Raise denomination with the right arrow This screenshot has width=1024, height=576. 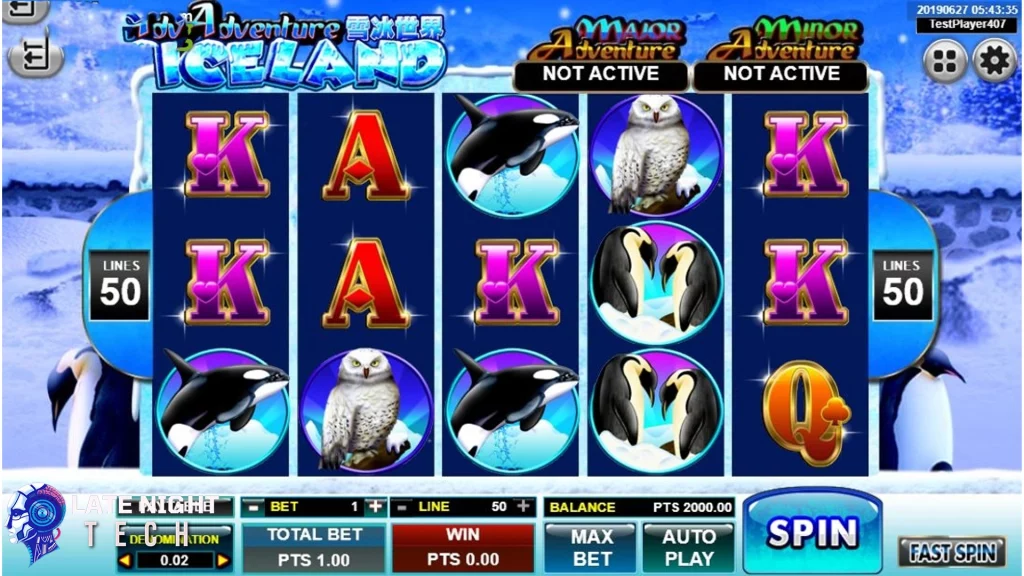[x=222, y=561]
